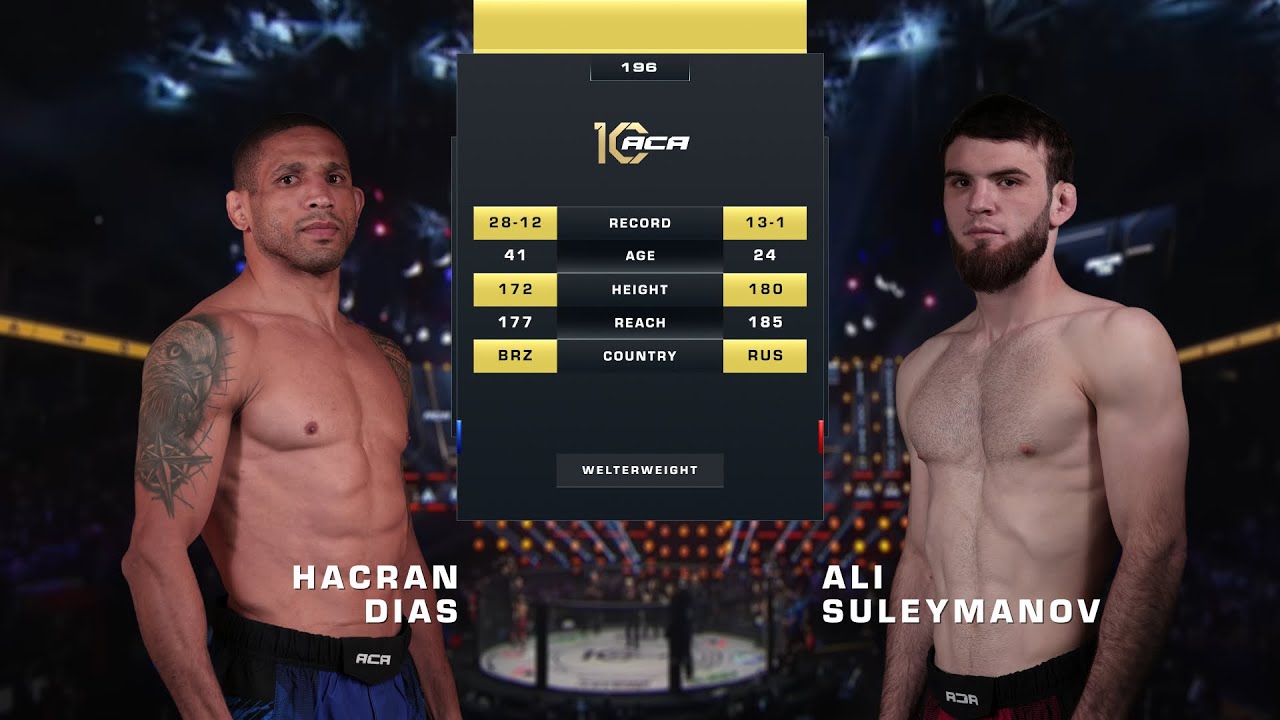Toggle the 13-1 record highlight for Suleymanov

pos(766,222)
